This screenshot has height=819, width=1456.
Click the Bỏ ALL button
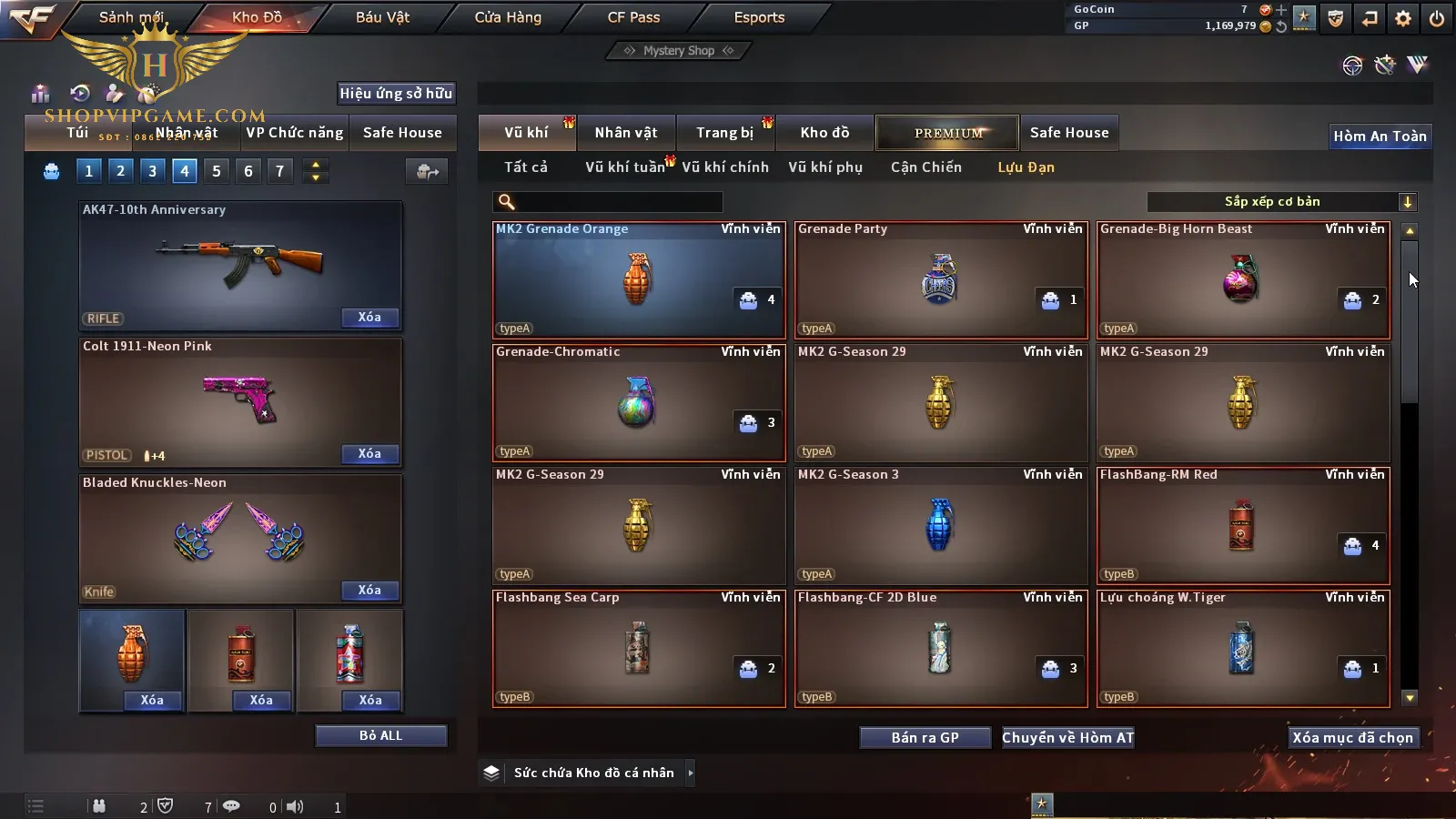click(380, 735)
